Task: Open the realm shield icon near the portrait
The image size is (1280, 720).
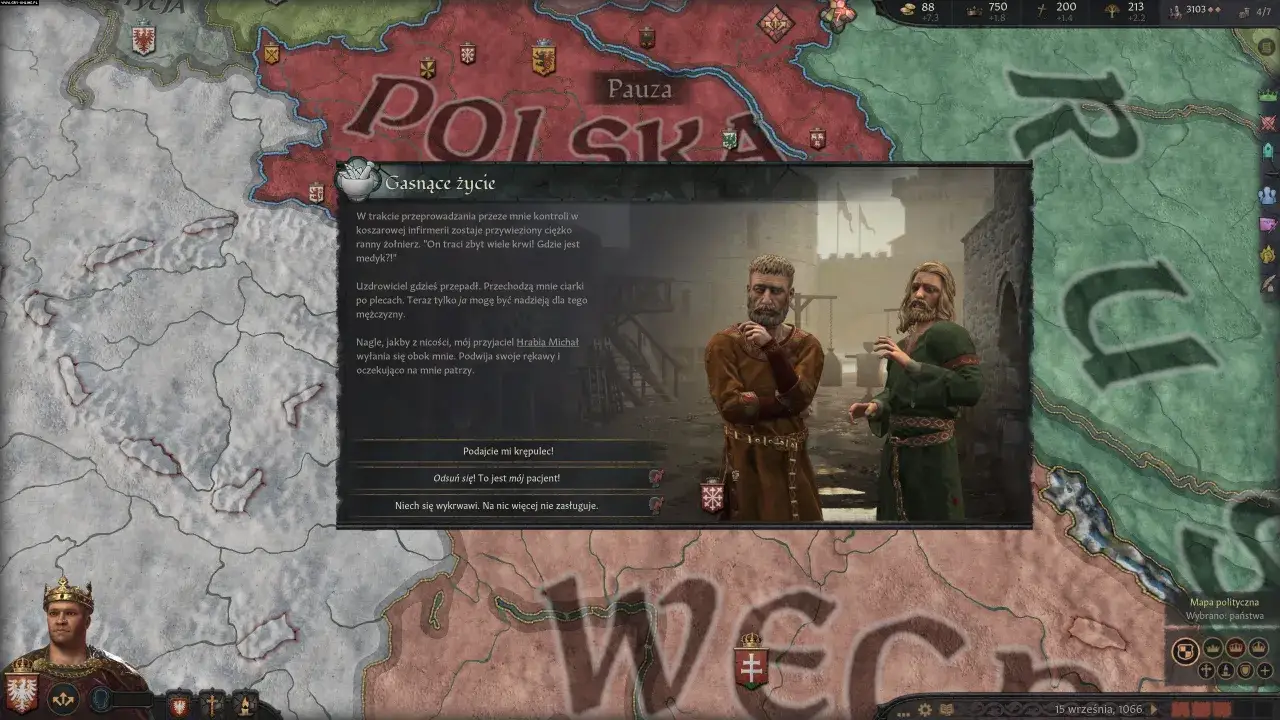Action: [22, 694]
